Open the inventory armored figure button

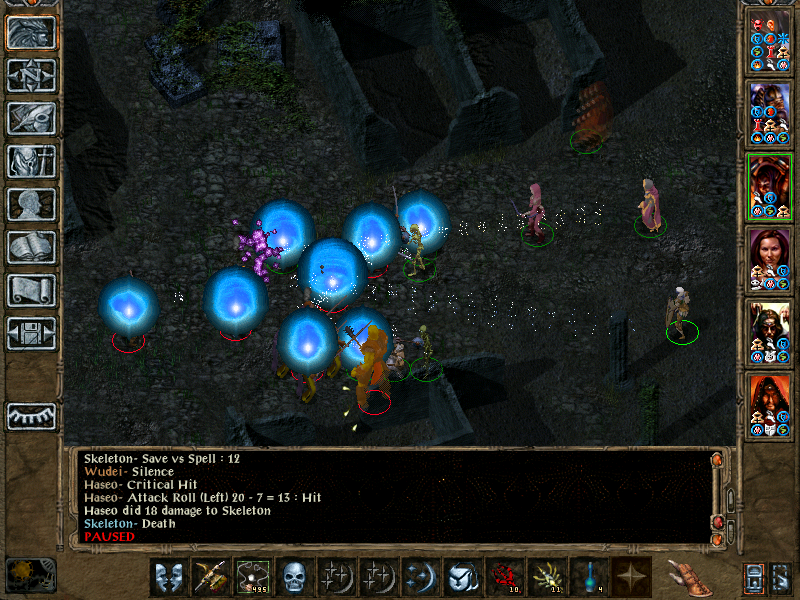tap(31, 161)
